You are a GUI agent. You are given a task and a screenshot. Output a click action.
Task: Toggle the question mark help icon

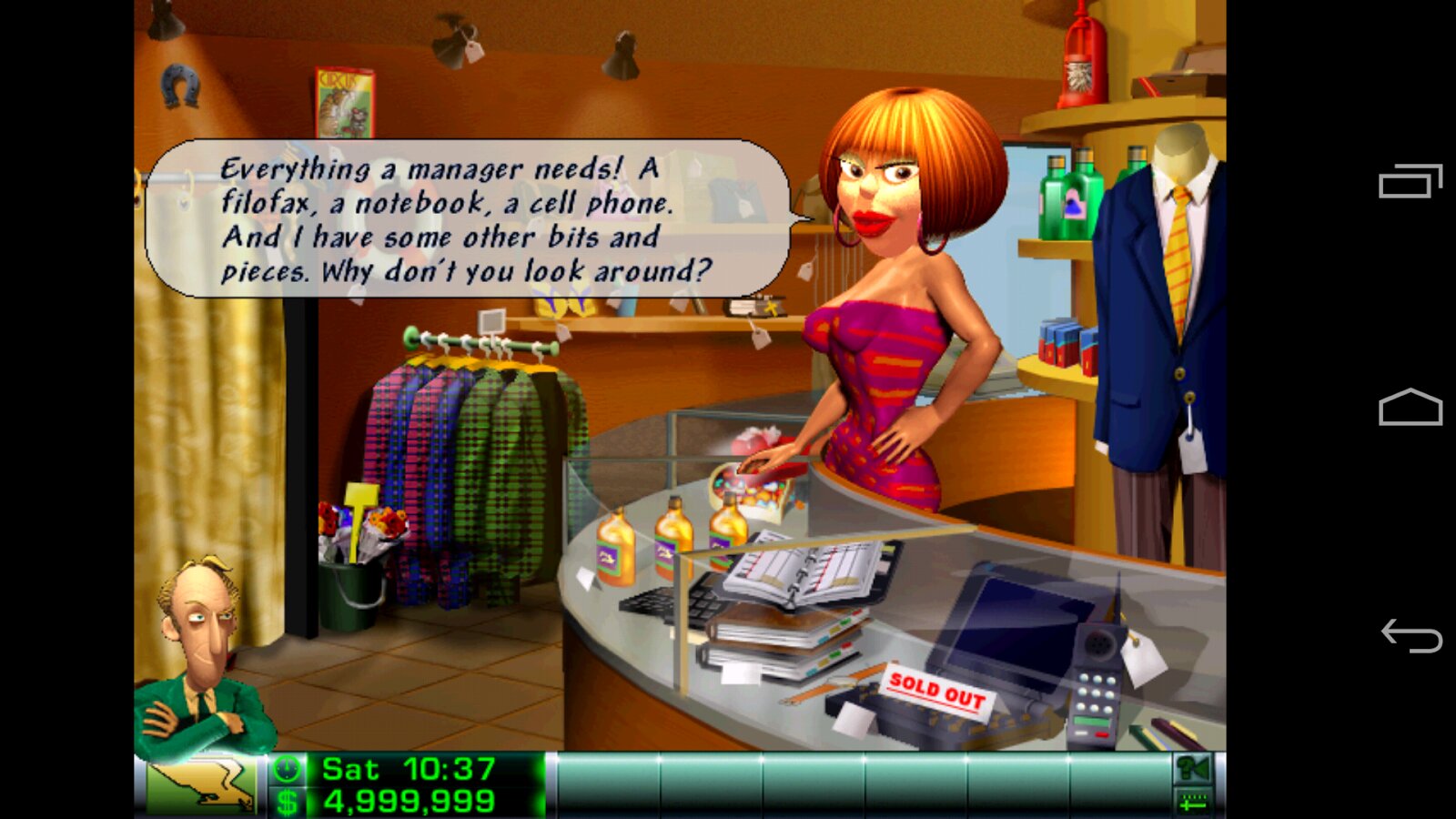[1192, 770]
